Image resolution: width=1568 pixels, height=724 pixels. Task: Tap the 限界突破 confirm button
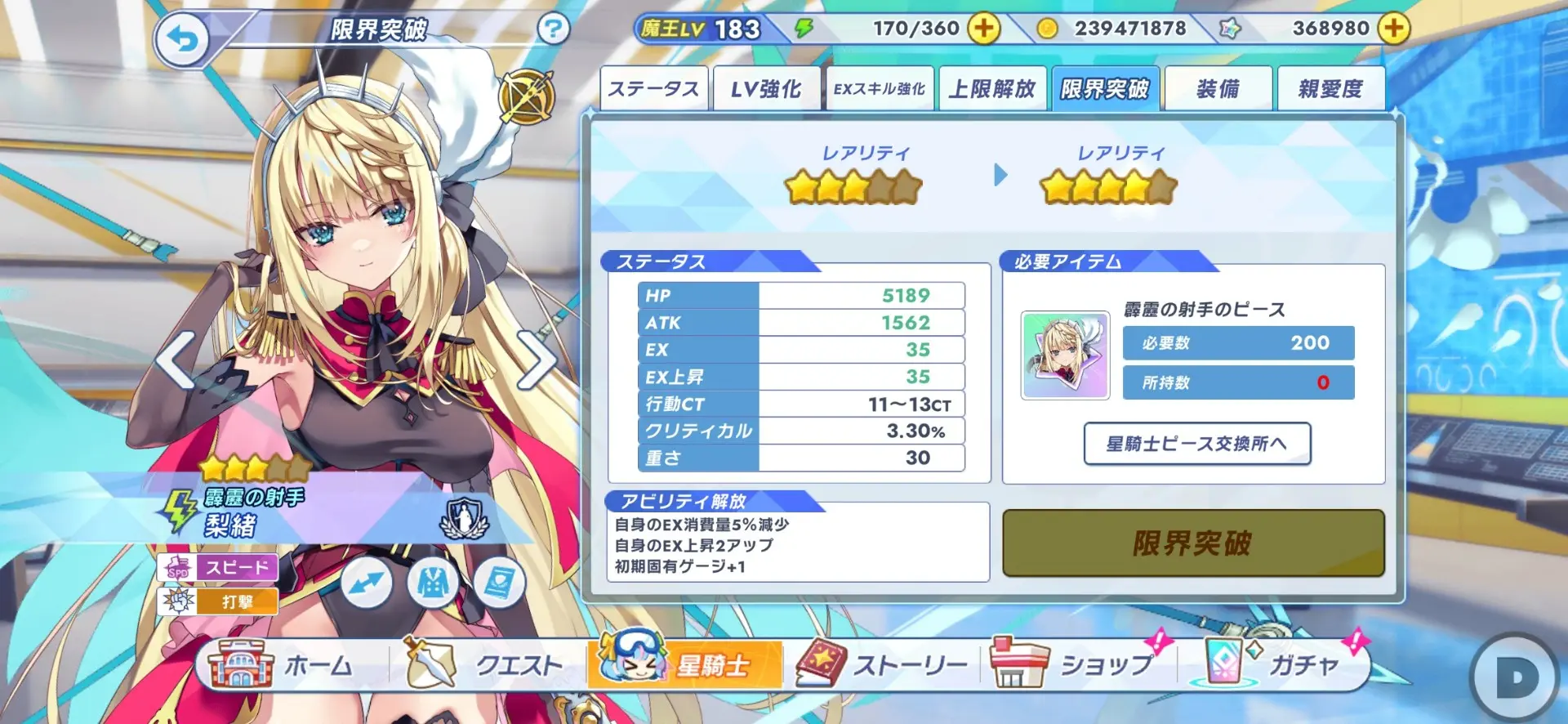click(1192, 543)
